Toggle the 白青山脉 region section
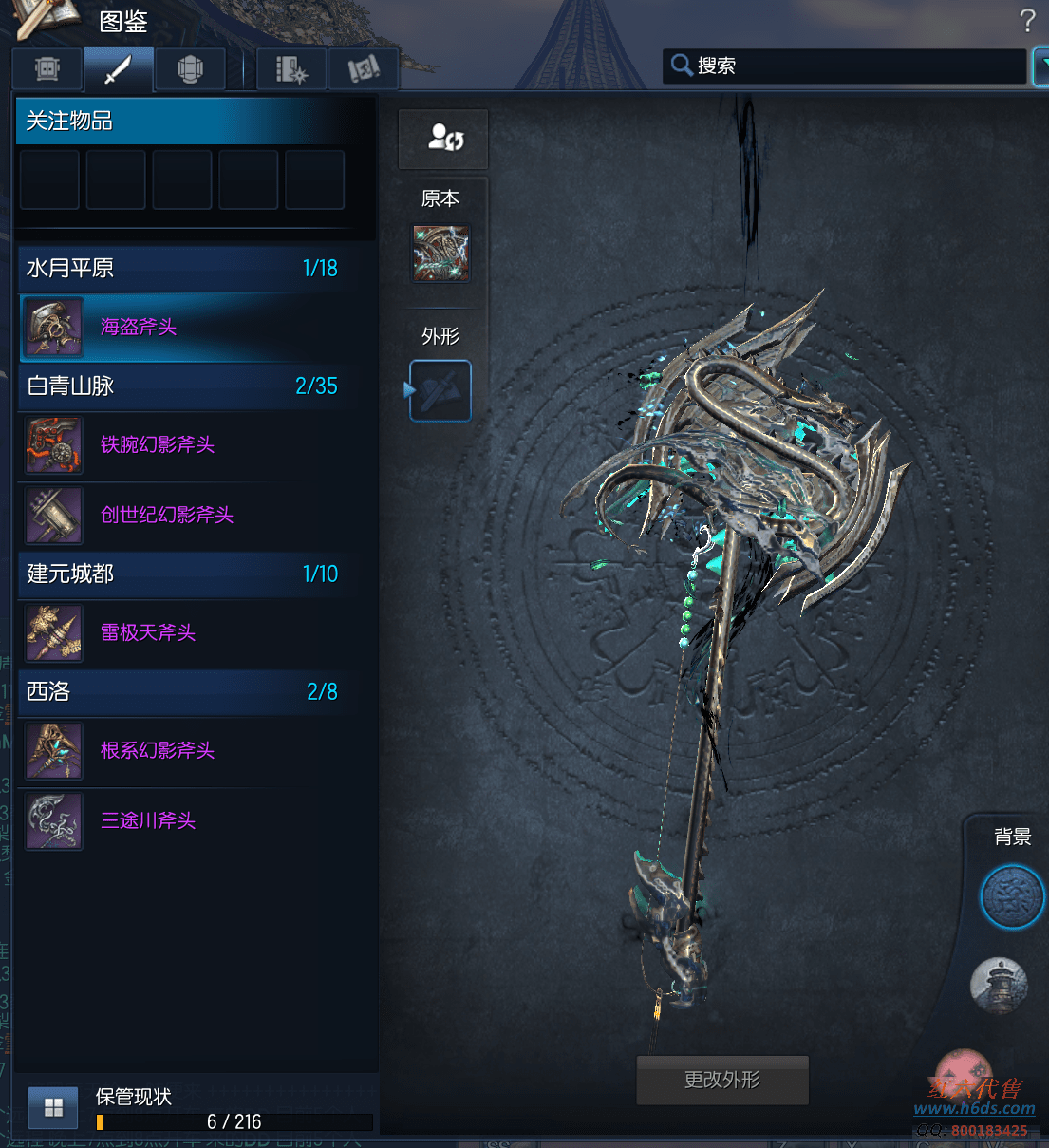 pos(182,386)
